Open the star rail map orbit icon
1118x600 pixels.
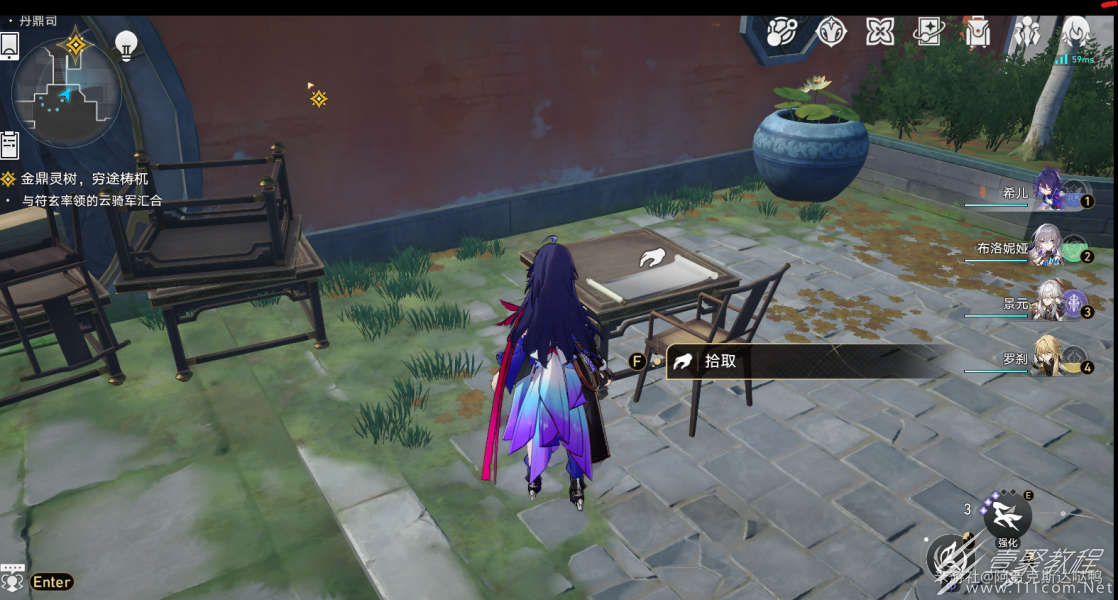pos(782,32)
